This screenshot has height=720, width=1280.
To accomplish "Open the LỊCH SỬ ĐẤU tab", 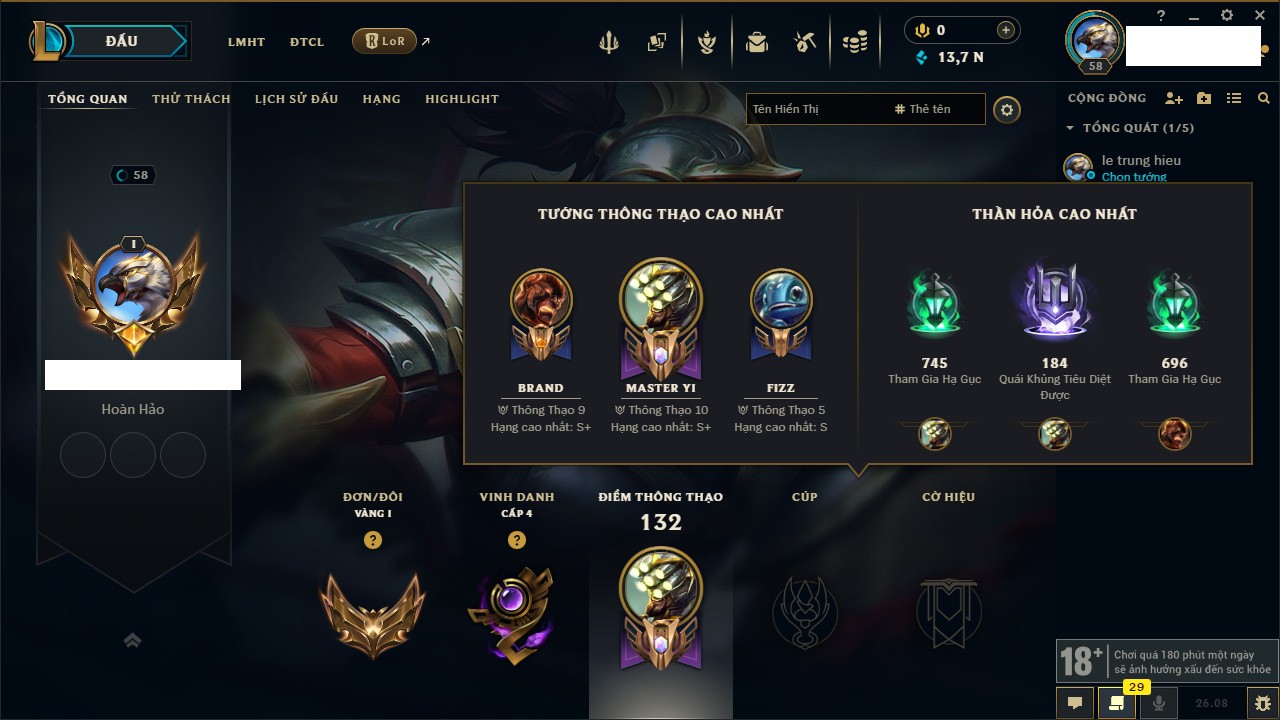I will (296, 99).
